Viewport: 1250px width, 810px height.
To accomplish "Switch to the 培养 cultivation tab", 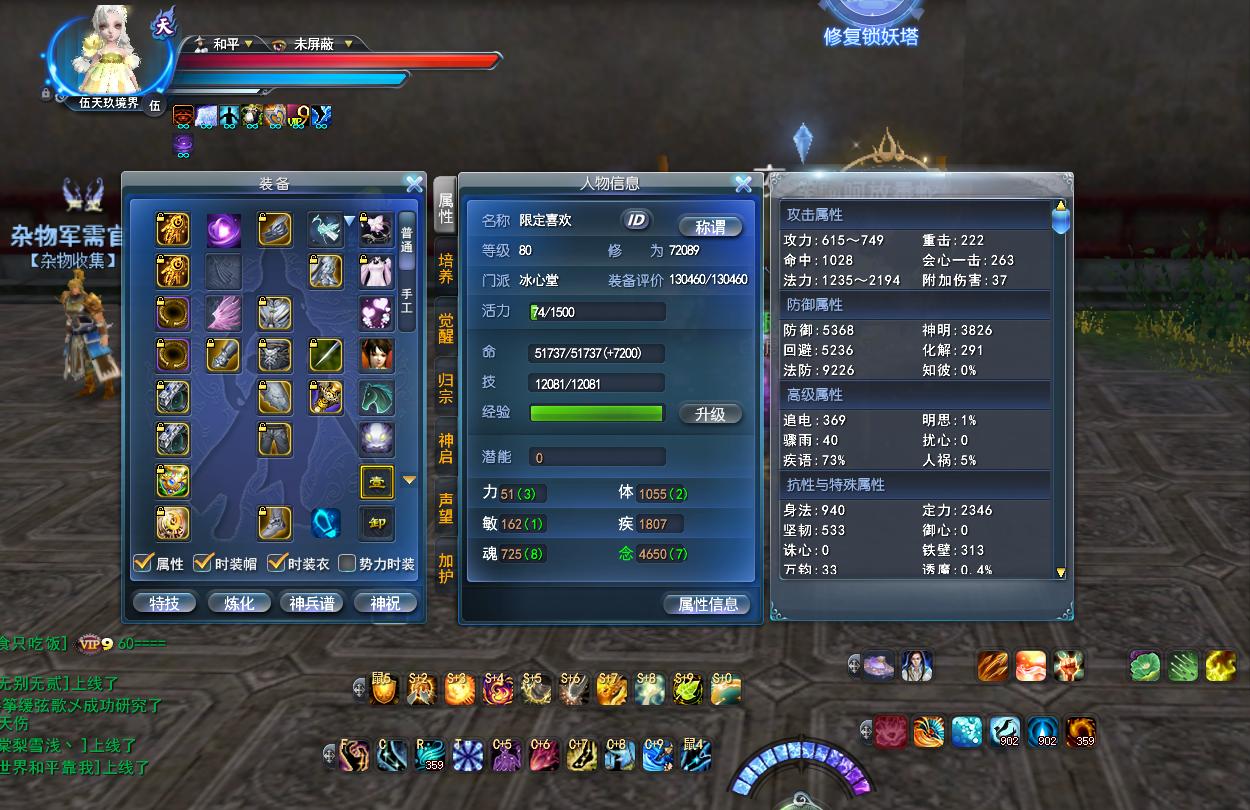I will tap(446, 269).
